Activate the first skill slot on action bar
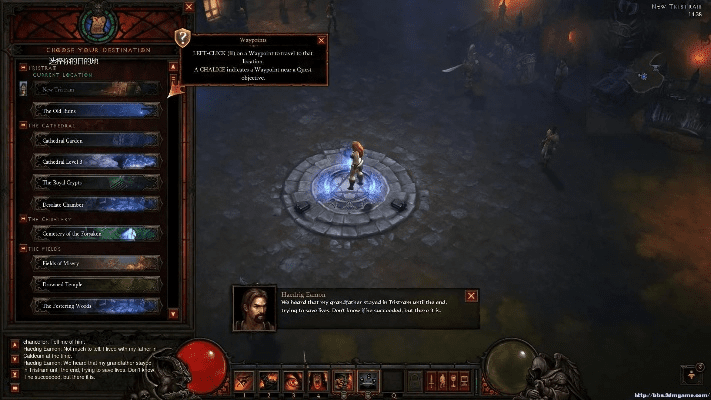 click(x=243, y=380)
